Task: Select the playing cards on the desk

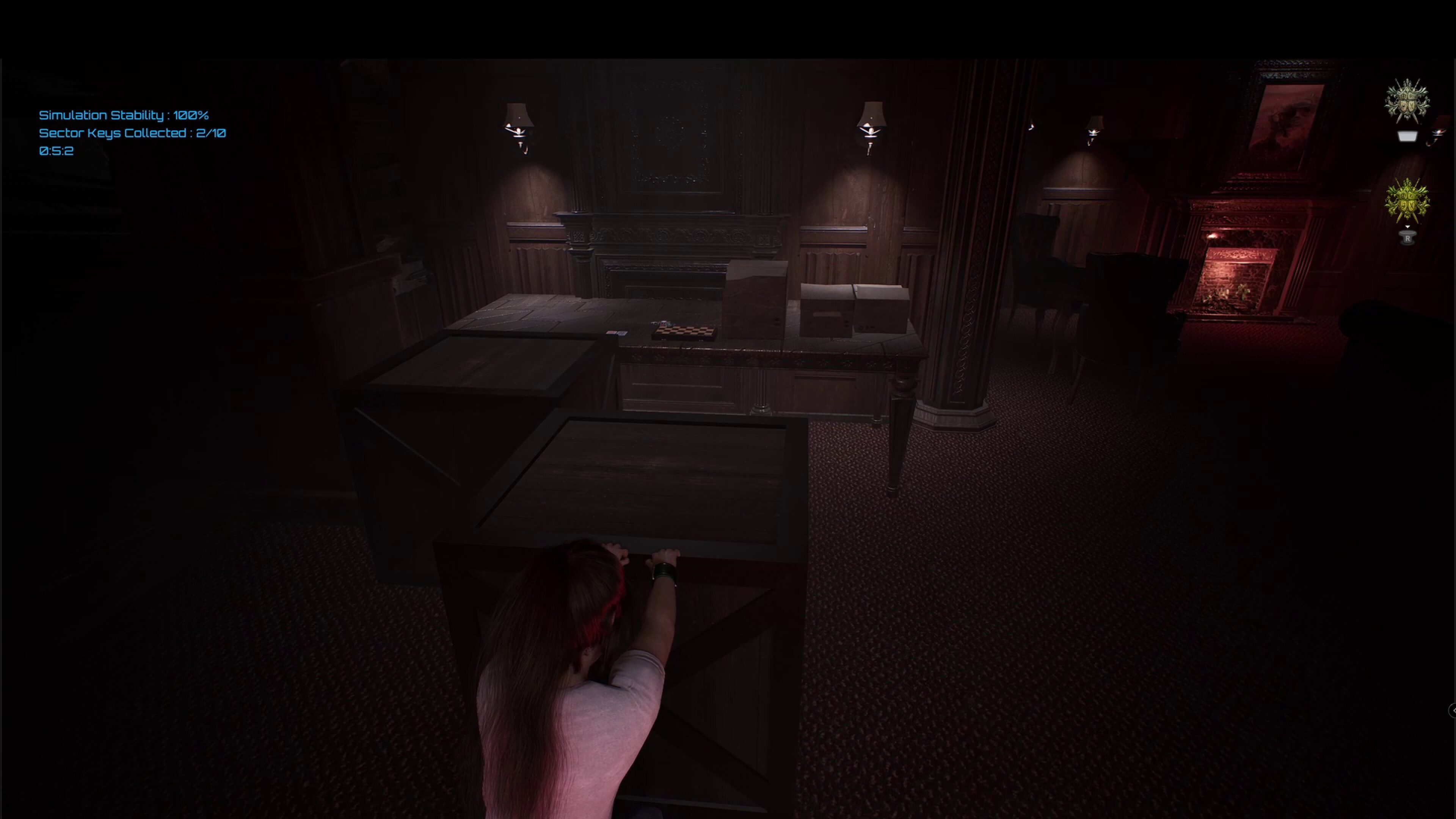Action: click(617, 333)
